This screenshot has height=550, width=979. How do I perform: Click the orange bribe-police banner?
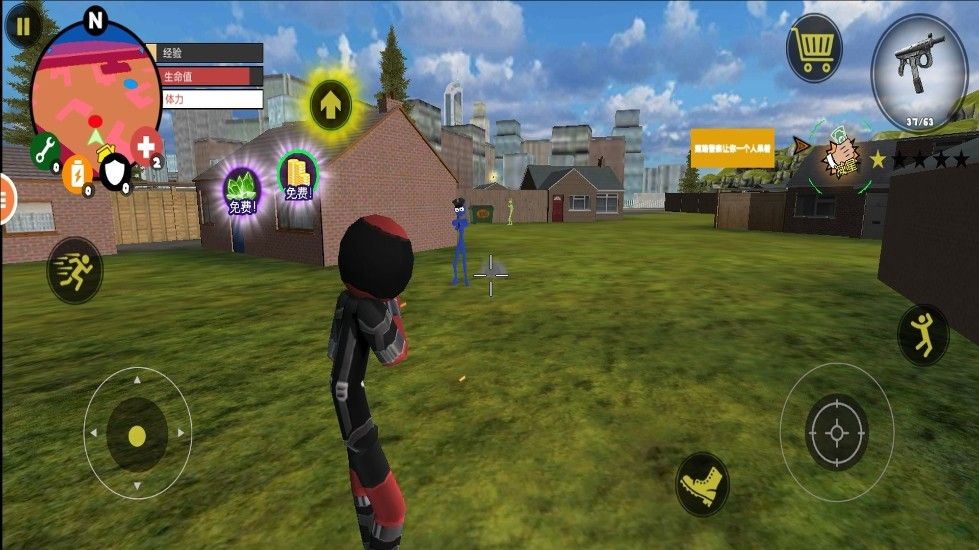pyautogui.click(x=732, y=148)
